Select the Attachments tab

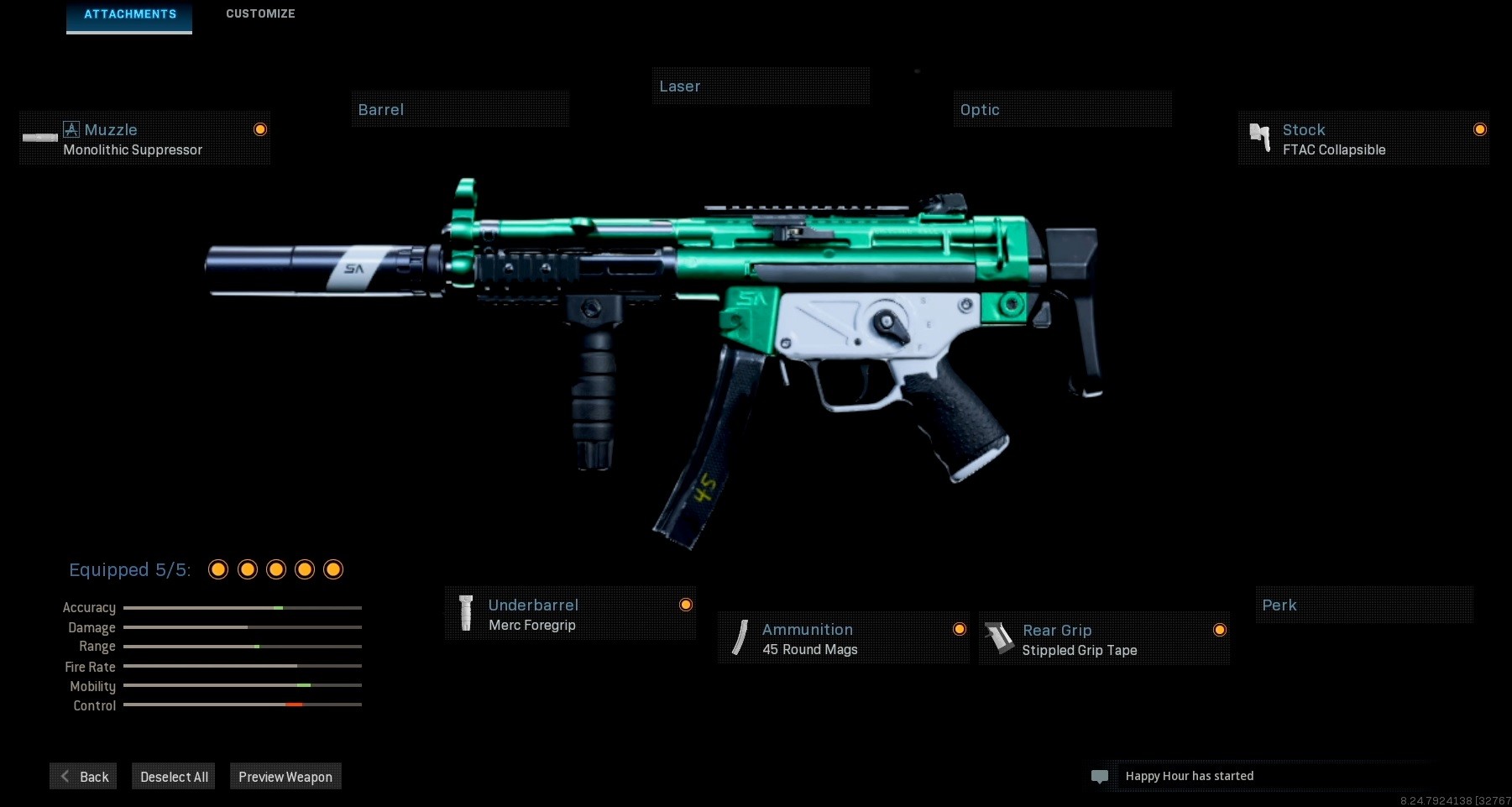tap(129, 13)
